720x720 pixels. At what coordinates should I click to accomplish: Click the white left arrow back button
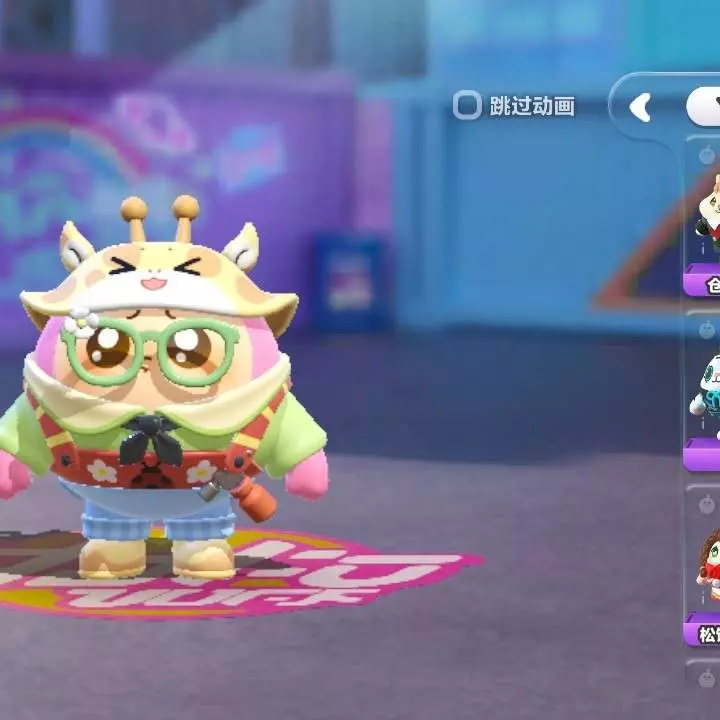click(640, 107)
